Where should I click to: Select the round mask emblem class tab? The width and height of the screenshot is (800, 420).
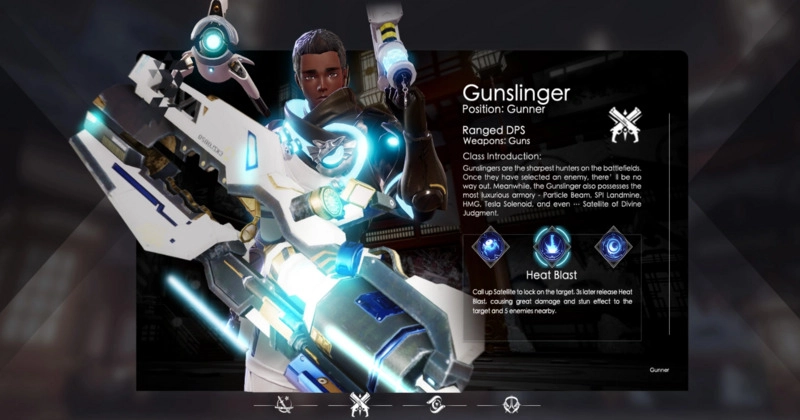pos(511,404)
